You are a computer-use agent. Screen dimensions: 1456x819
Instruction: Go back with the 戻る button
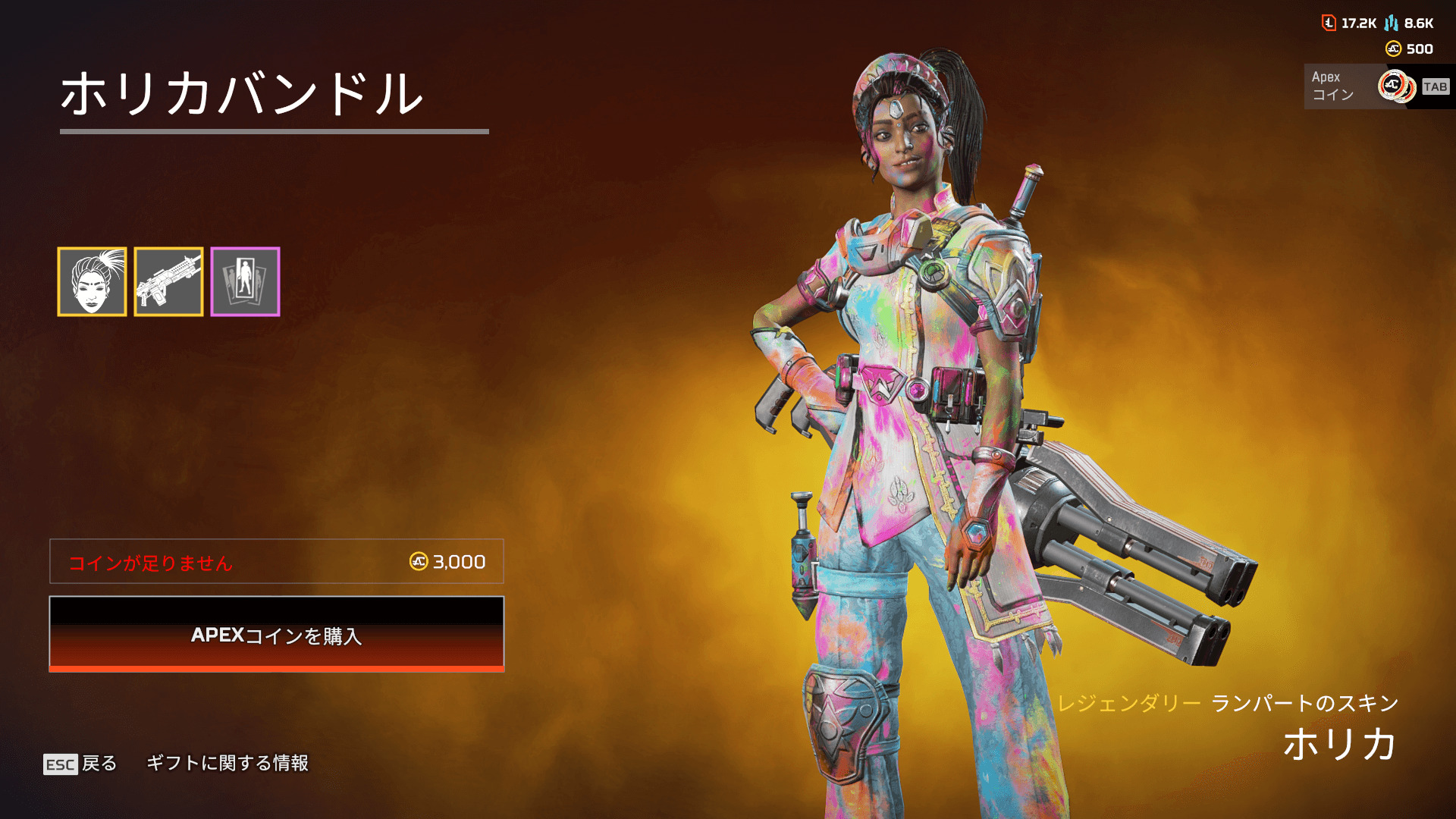[81, 763]
